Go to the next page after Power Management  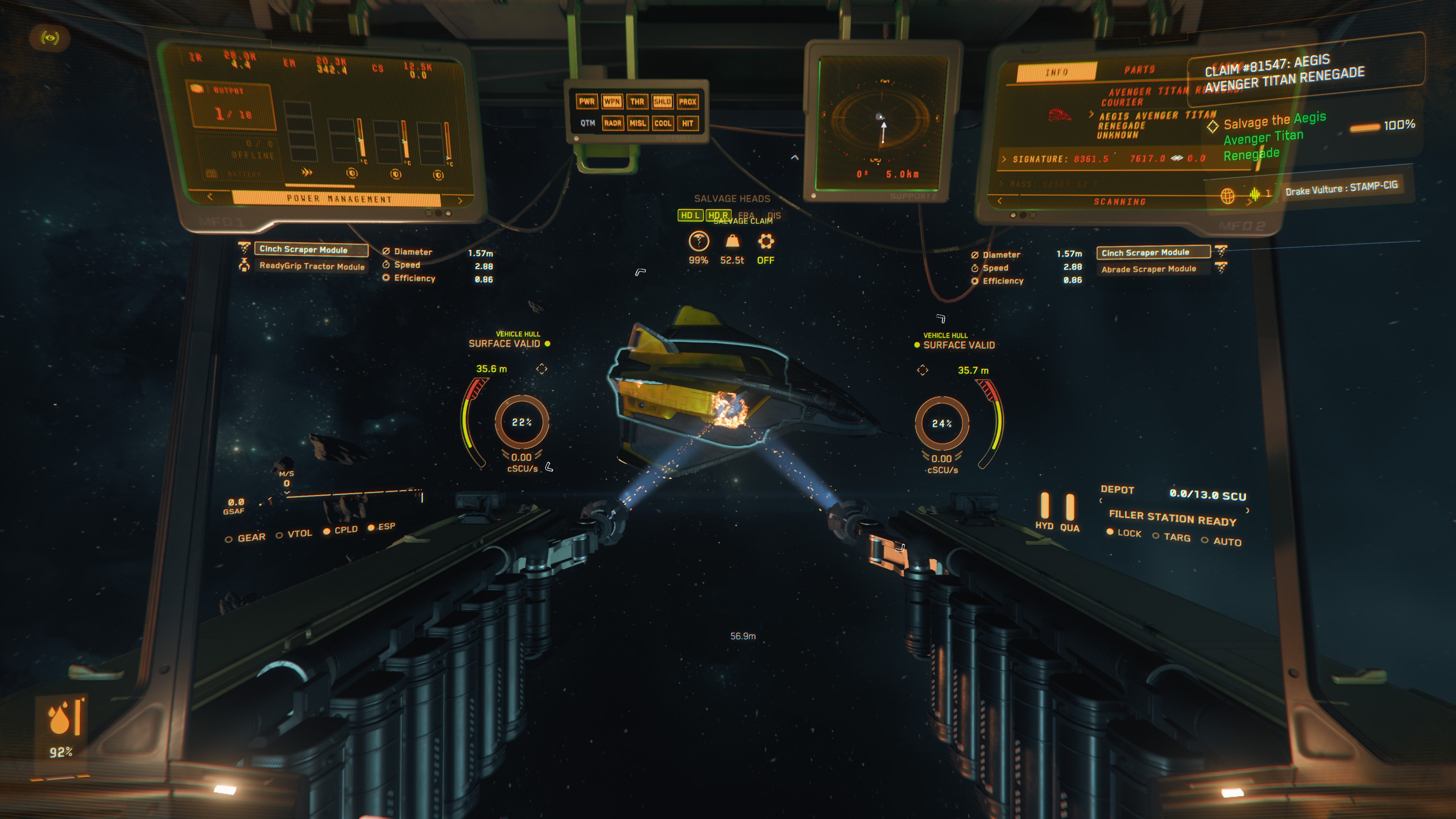pyautogui.click(x=460, y=201)
